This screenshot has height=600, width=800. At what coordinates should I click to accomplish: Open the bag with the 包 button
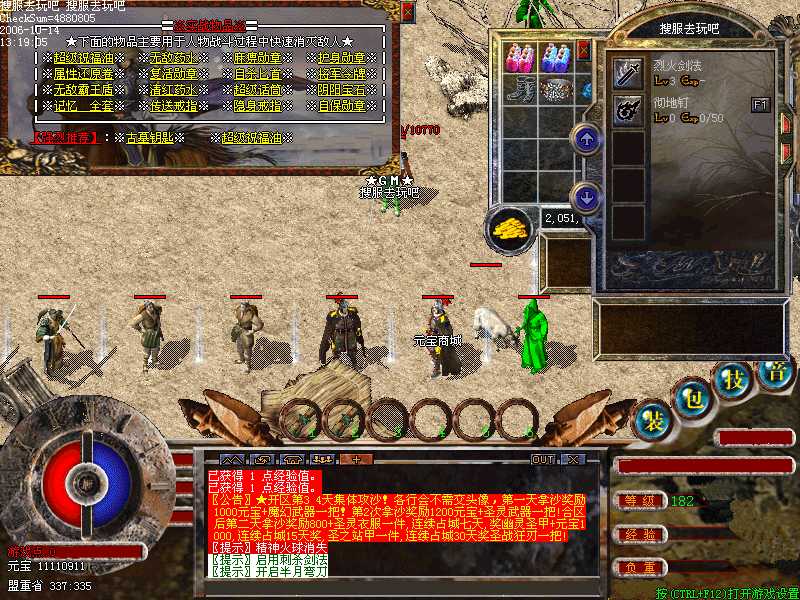click(692, 397)
